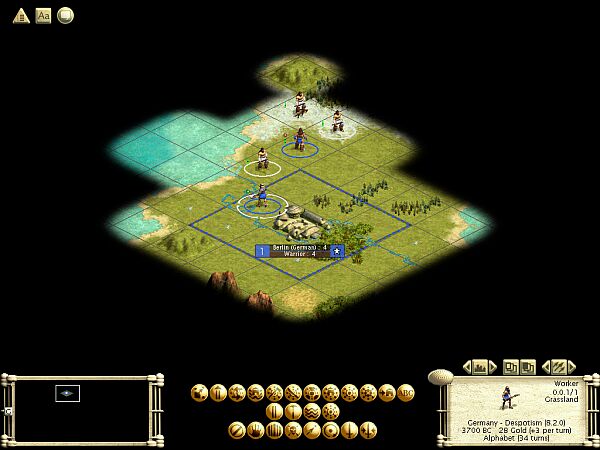The width and height of the screenshot is (600, 450).
Task: Open the Alphabet research status line
Action: click(516, 437)
